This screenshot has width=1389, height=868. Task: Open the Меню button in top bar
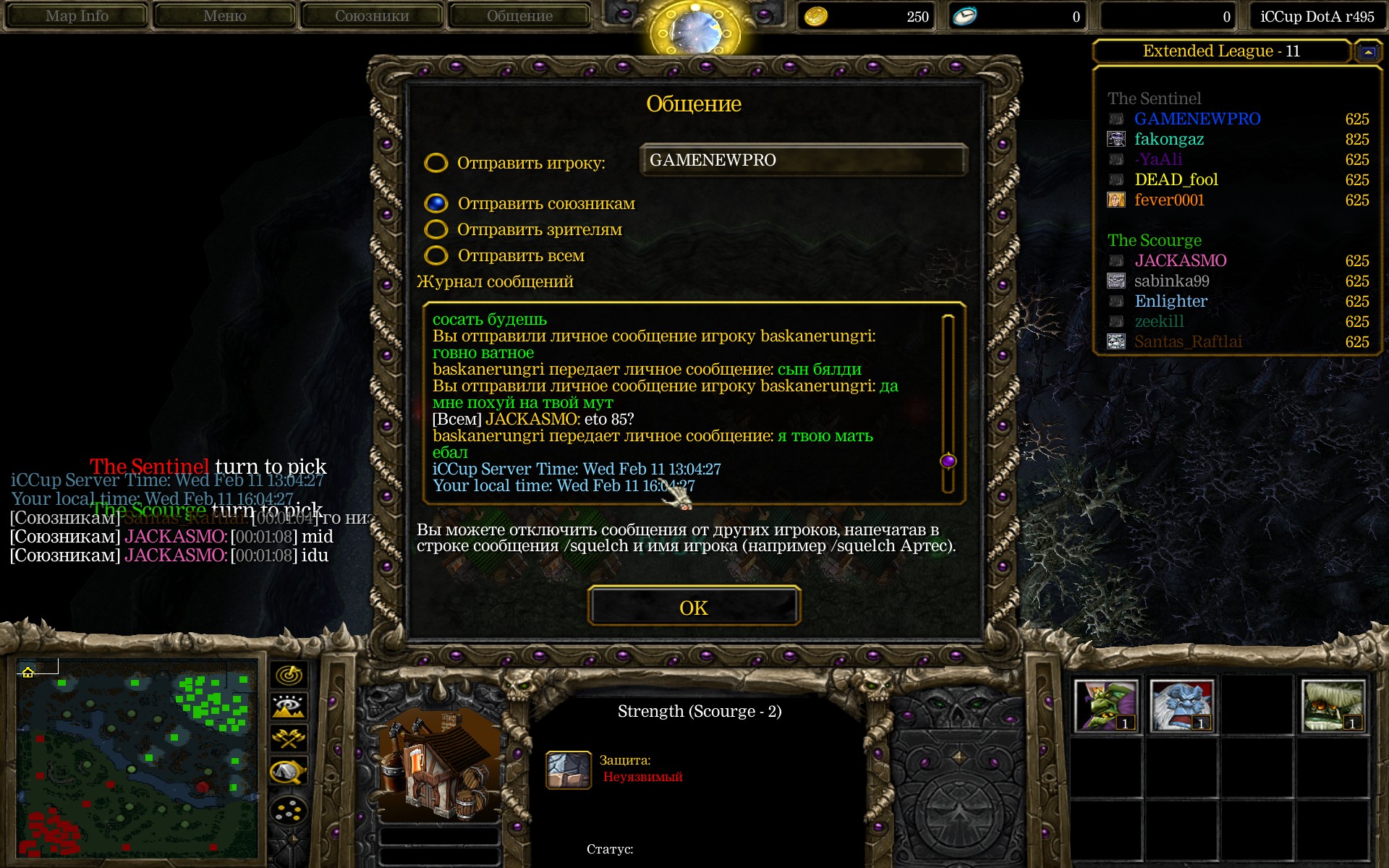coord(224,16)
